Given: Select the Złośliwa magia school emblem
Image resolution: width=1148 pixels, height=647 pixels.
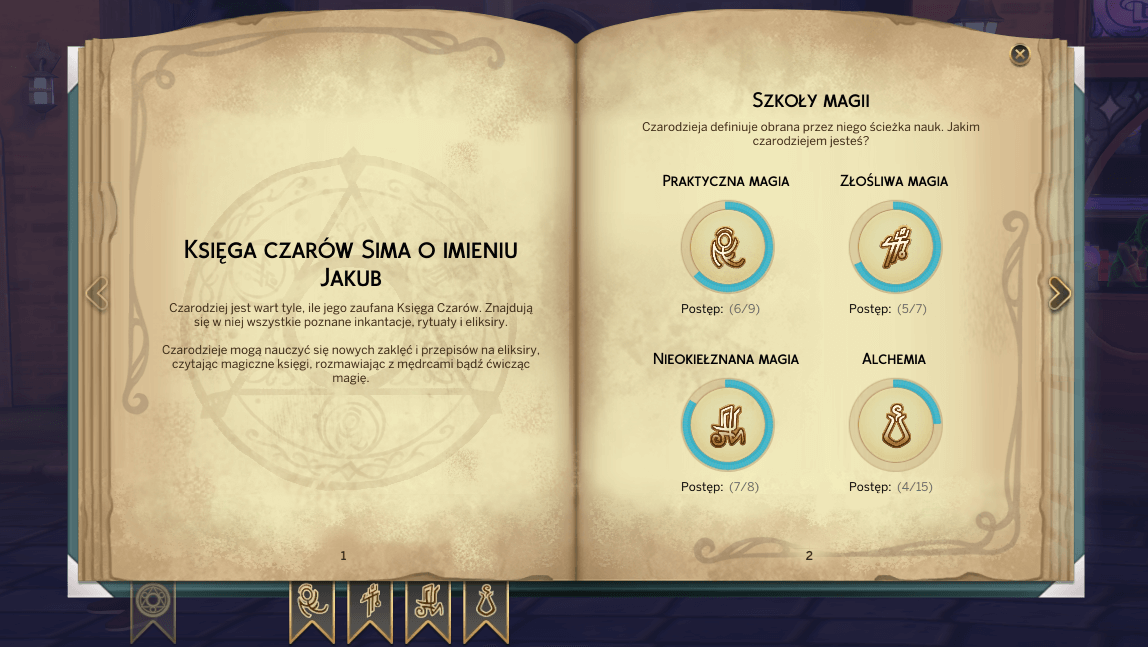Looking at the screenshot, I should pyautogui.click(x=895, y=247).
